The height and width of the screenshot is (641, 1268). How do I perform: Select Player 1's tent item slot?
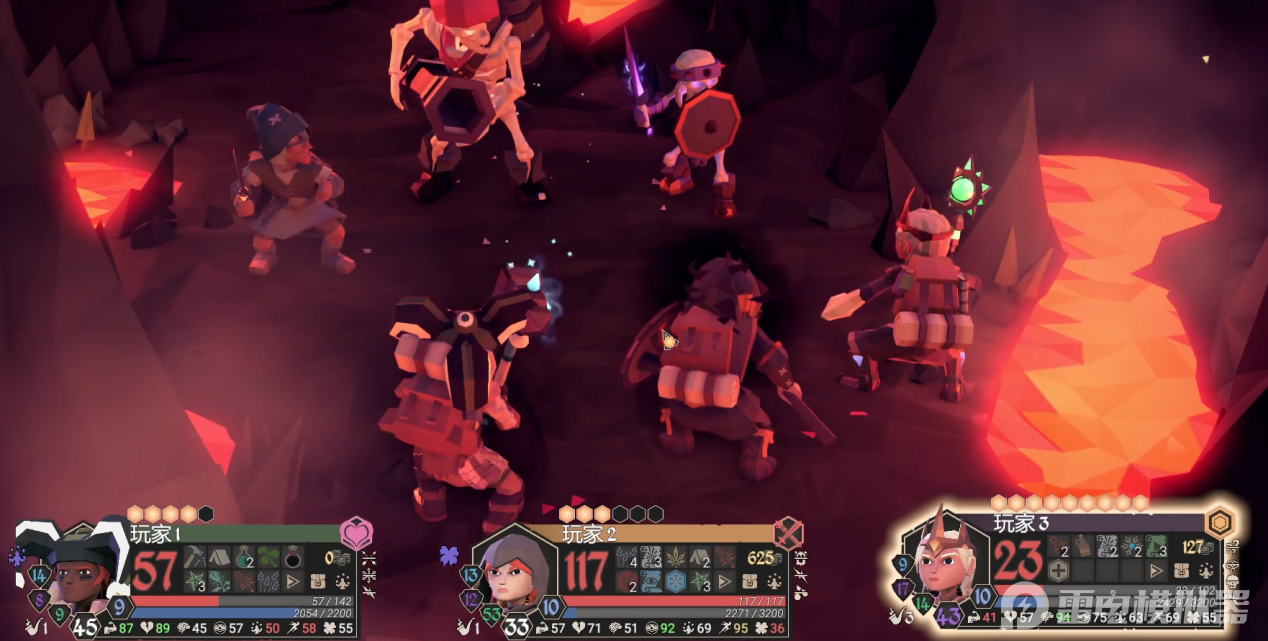[219, 558]
